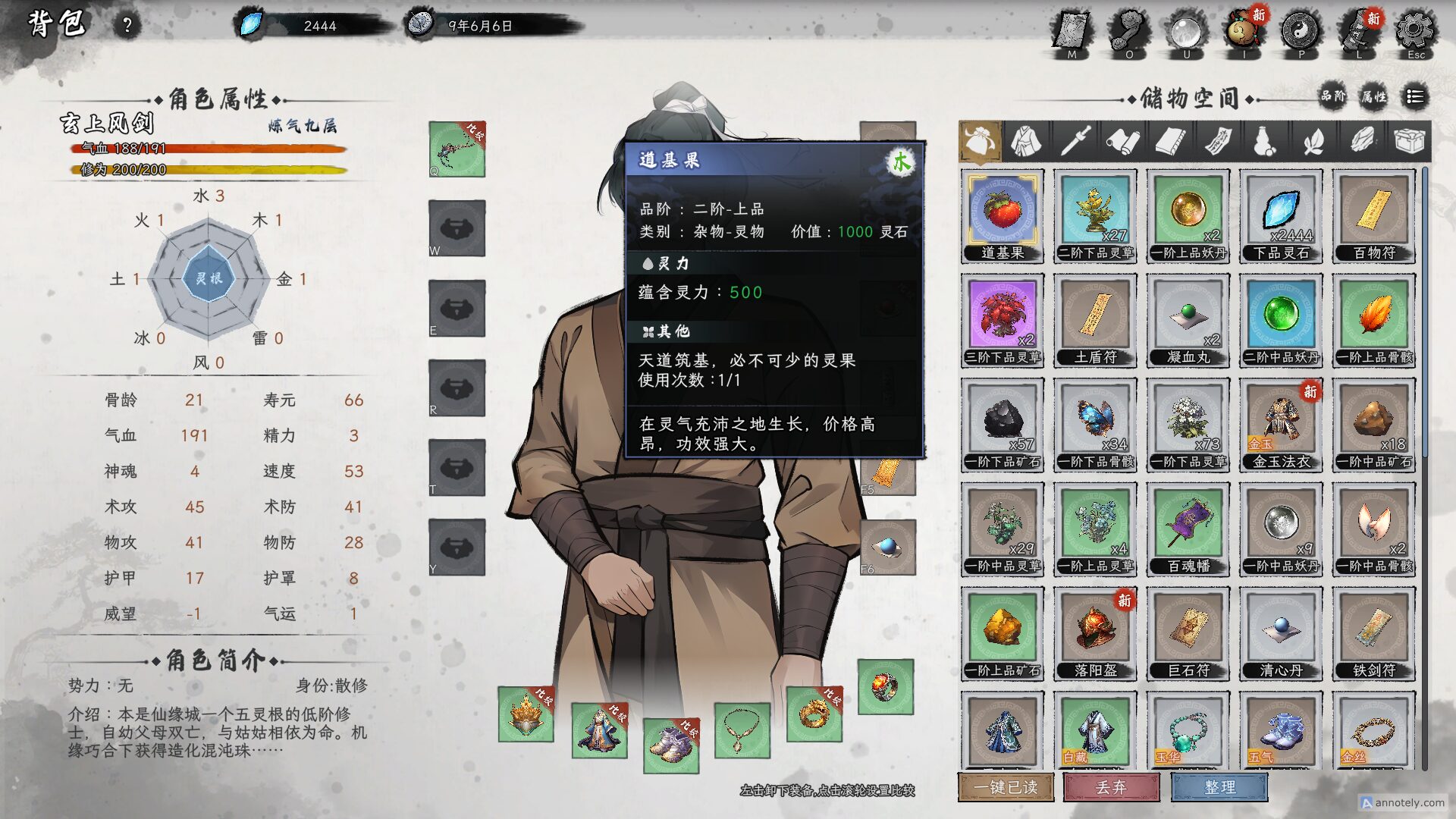The image size is (1456, 819).
Task: Select the ore materials category icon
Action: click(1362, 141)
